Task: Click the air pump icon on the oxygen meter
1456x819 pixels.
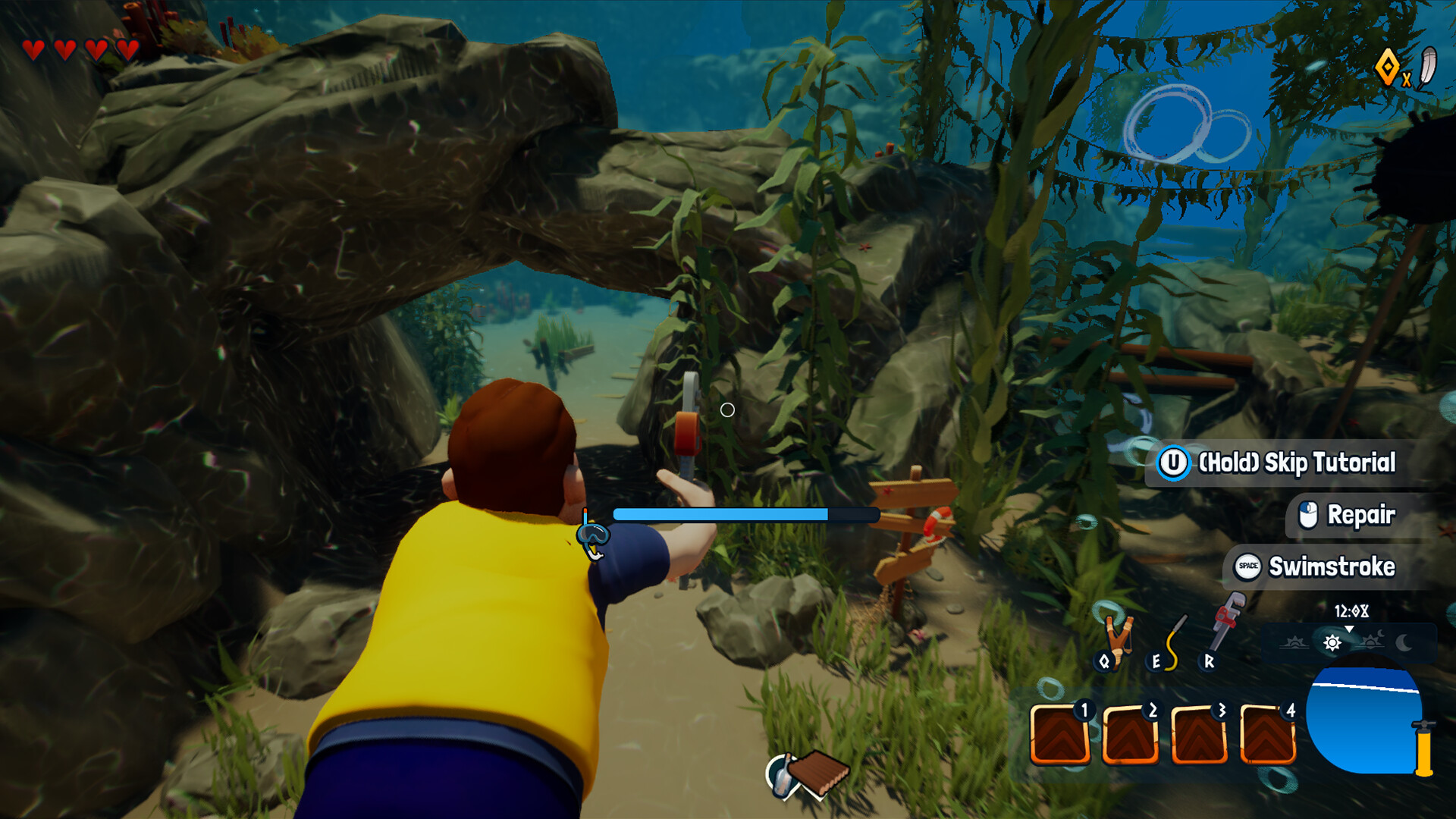Action: click(1424, 748)
